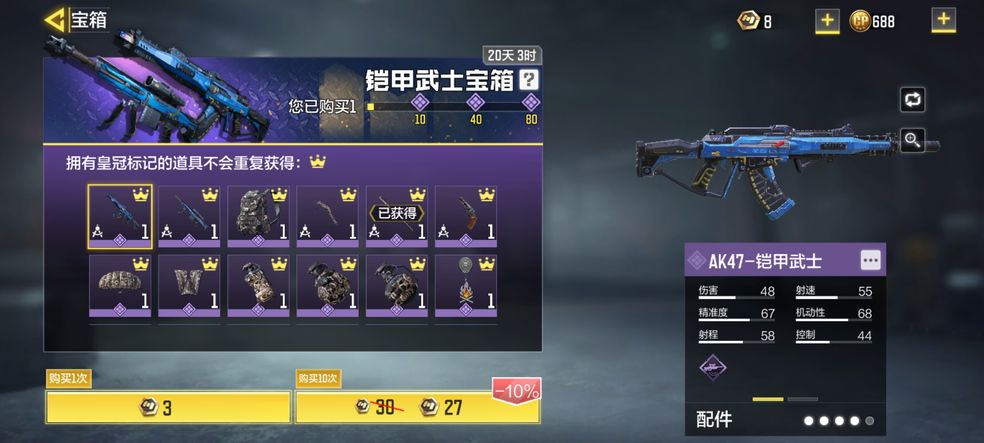Select the already obtained 已获得 reward slot

(396, 216)
